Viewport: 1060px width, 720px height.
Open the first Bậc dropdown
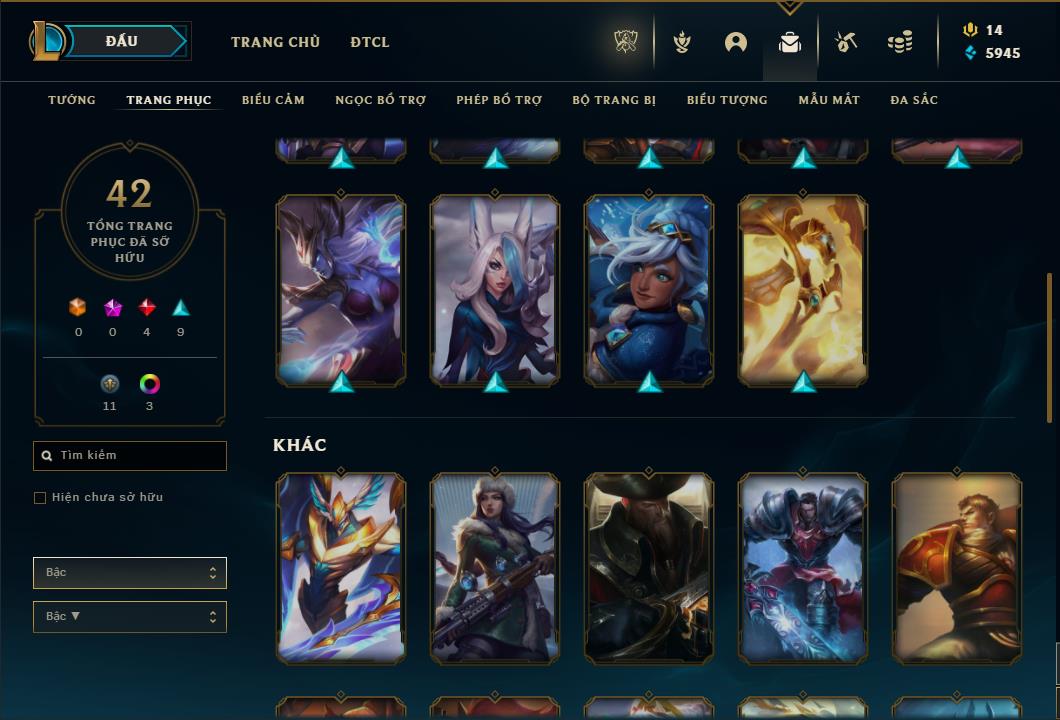[130, 573]
